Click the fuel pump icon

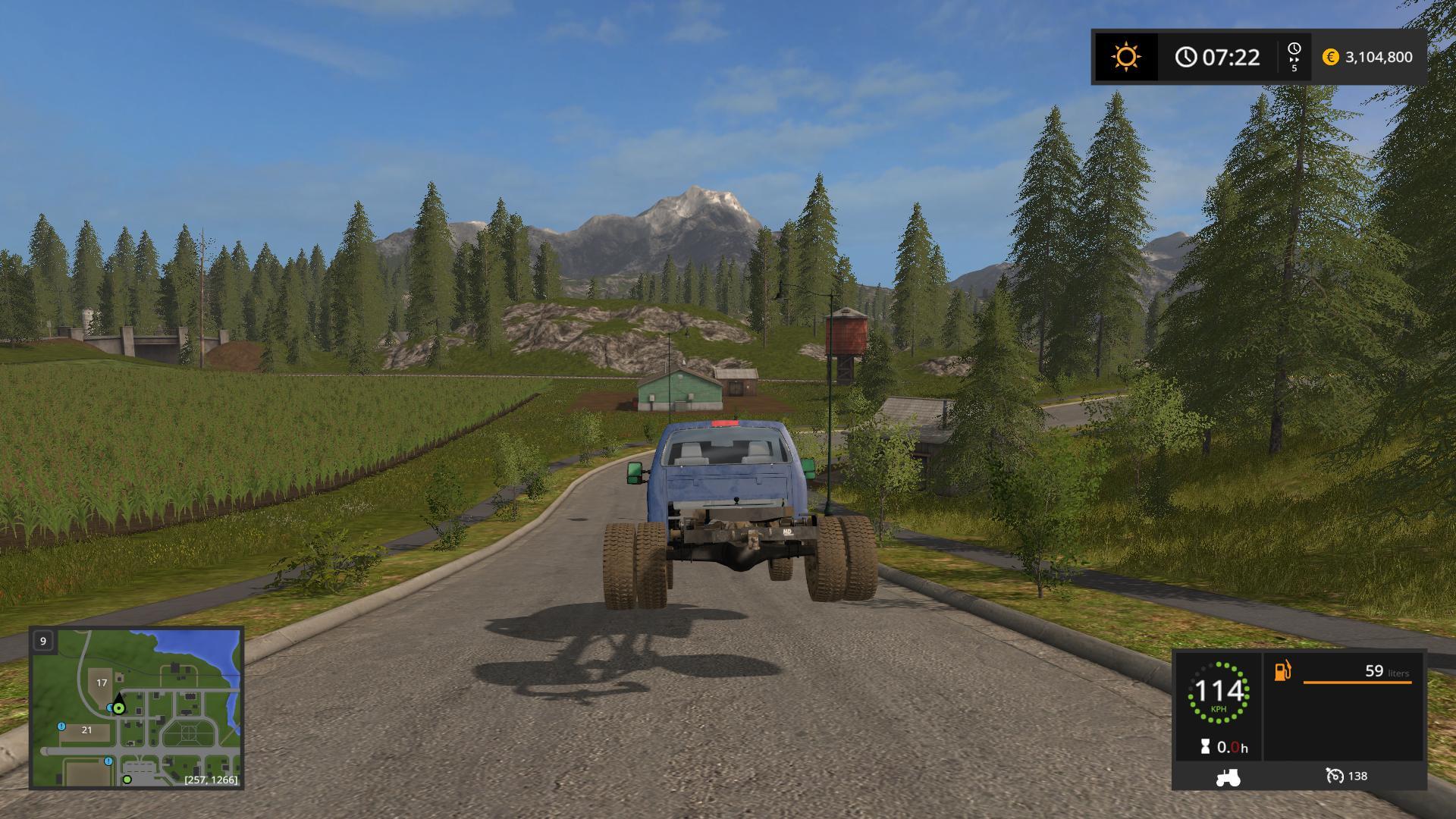(1282, 671)
